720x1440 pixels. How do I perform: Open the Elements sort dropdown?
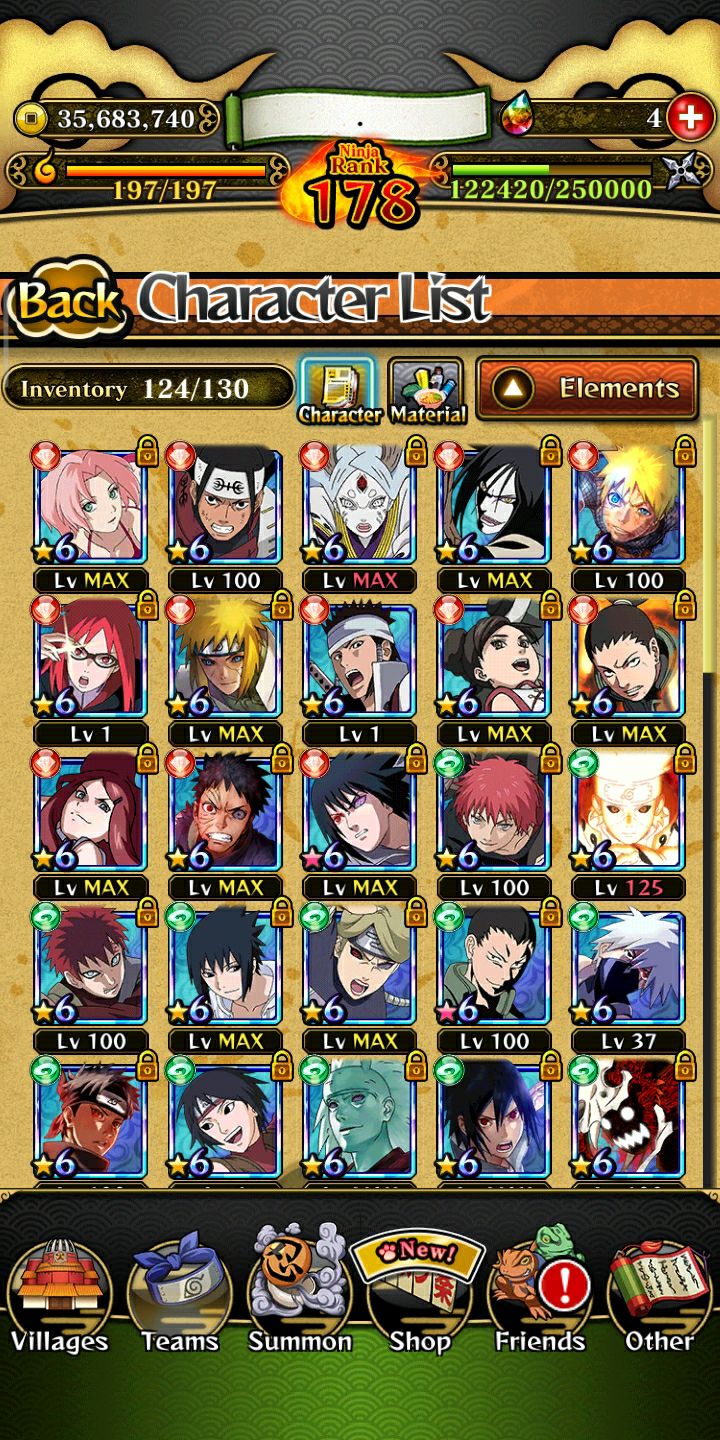[587, 388]
